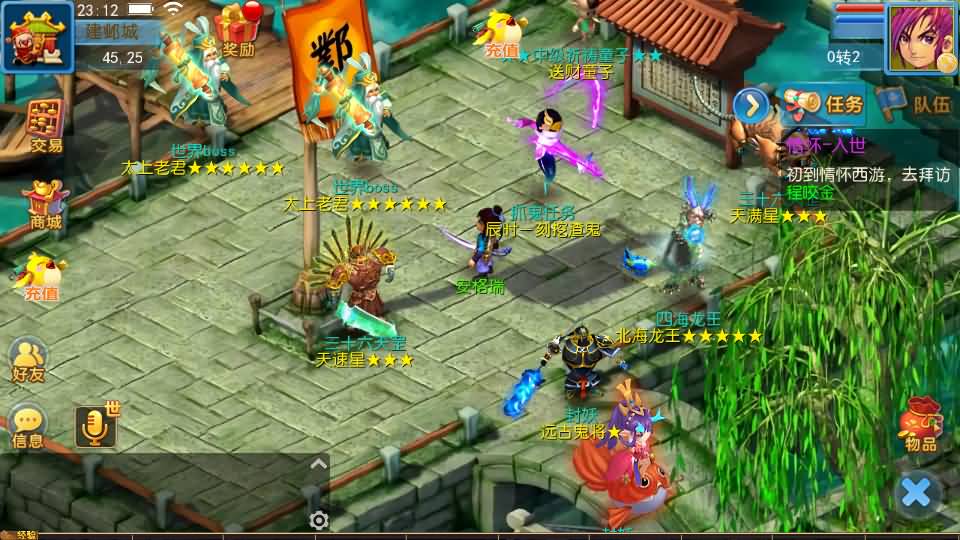This screenshot has width=960, height=540.
Task: Open the 充值 recharge icon at top
Action: 501,35
